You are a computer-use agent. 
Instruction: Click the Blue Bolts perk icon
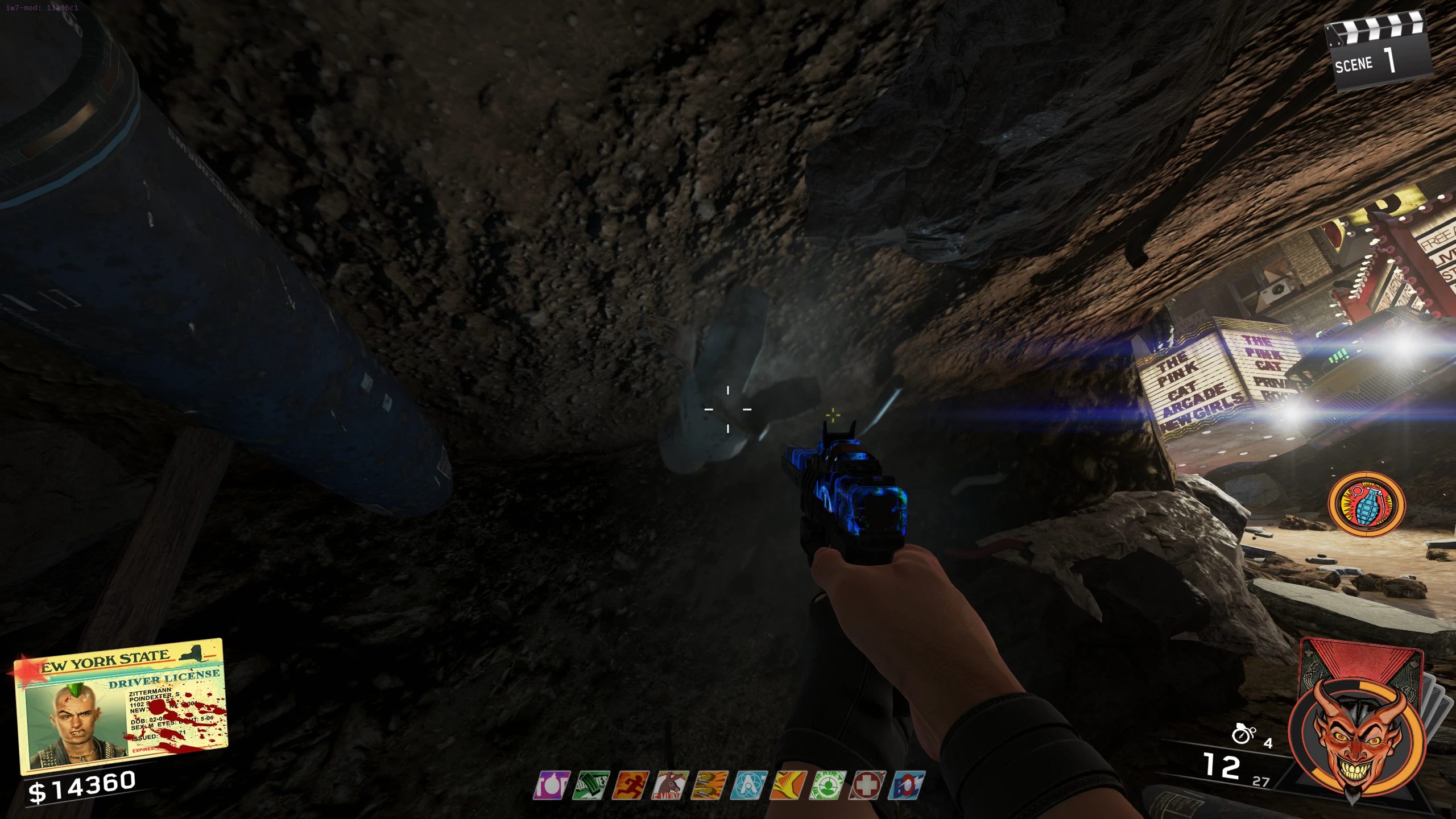(907, 785)
